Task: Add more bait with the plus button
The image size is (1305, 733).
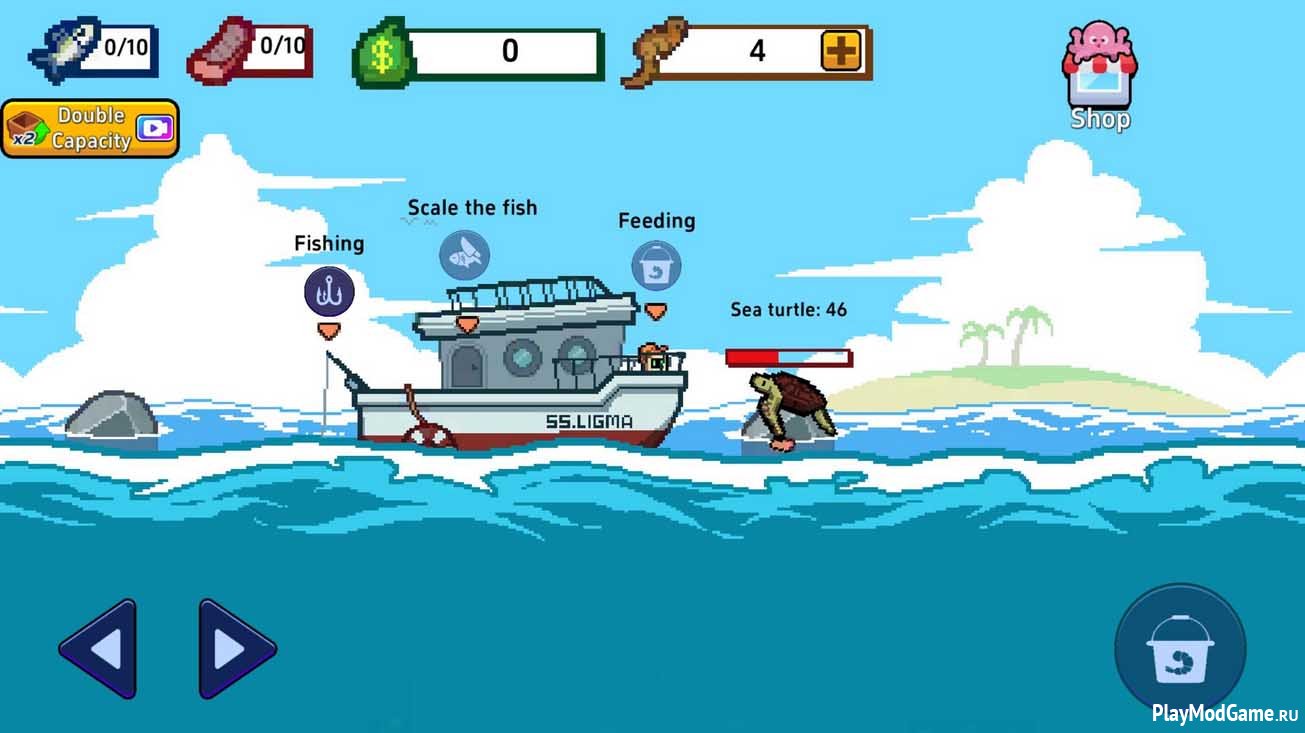Action: click(x=841, y=51)
